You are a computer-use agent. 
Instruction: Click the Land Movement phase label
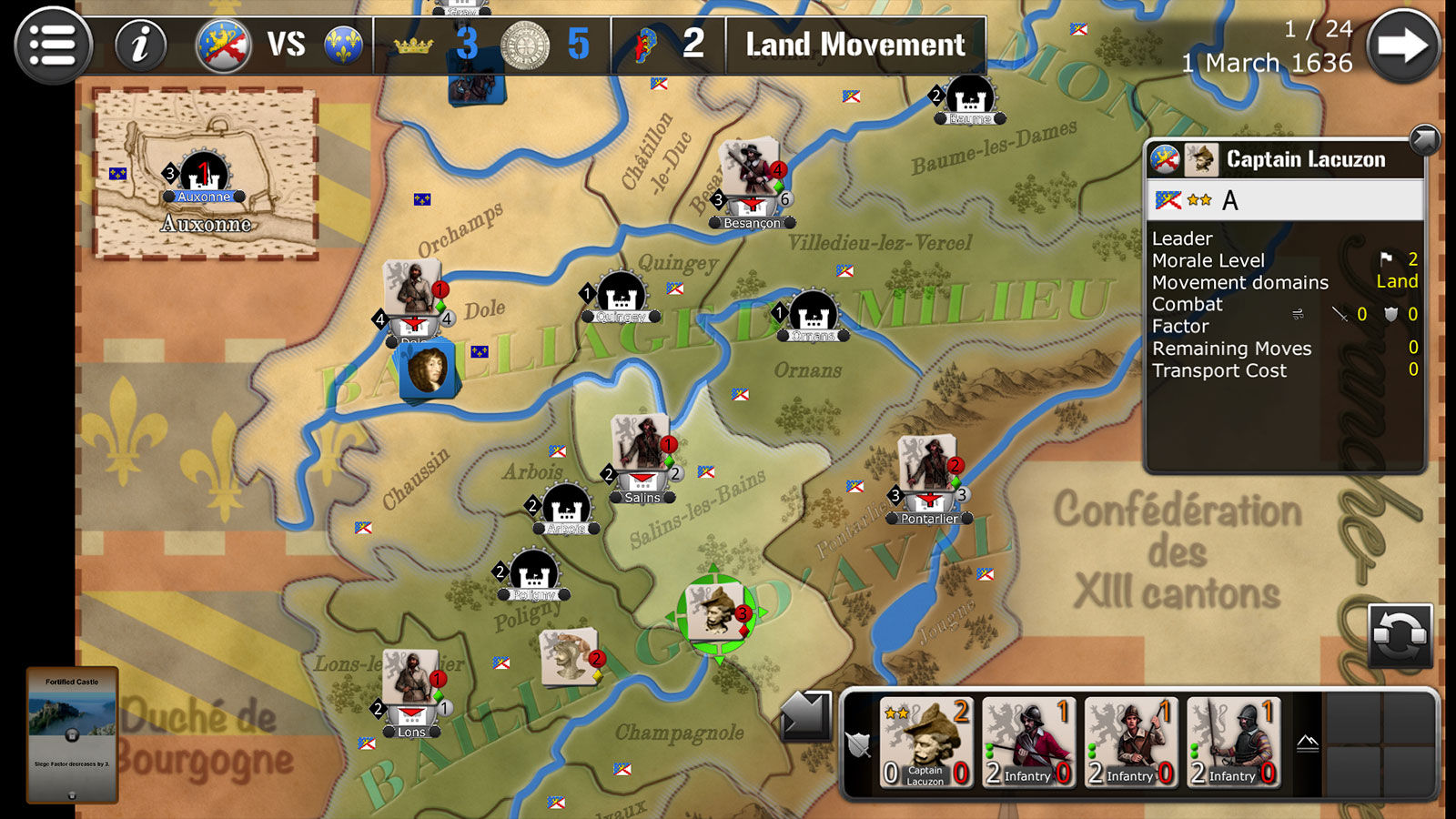click(854, 45)
